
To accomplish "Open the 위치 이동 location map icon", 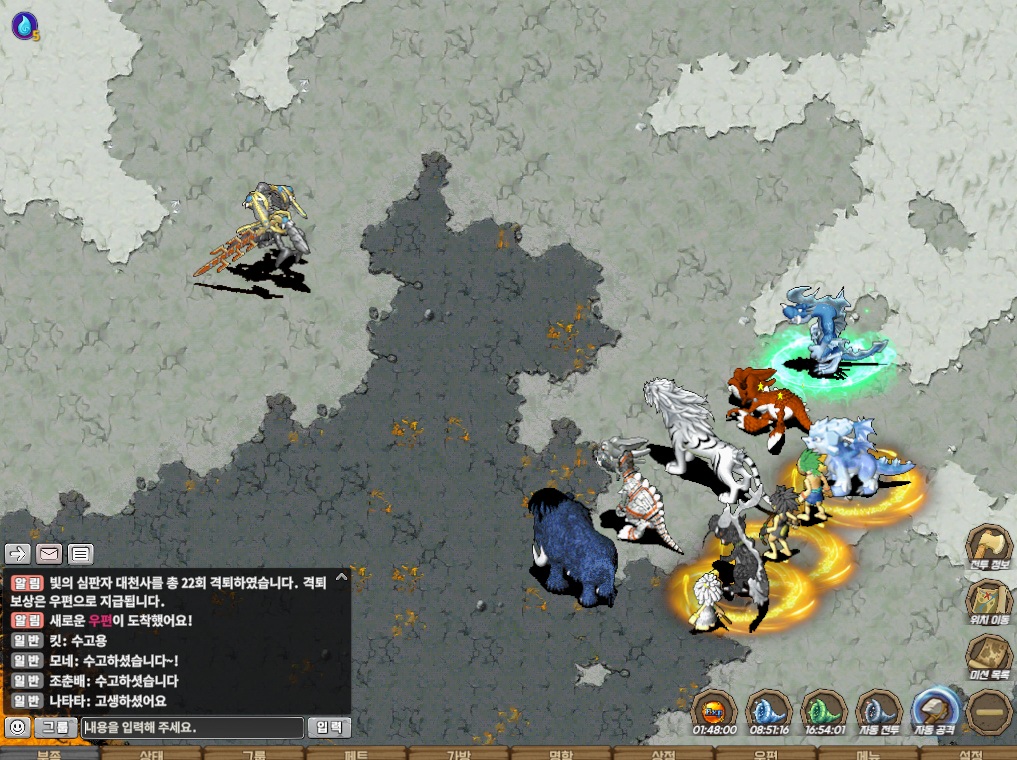I will tap(988, 601).
